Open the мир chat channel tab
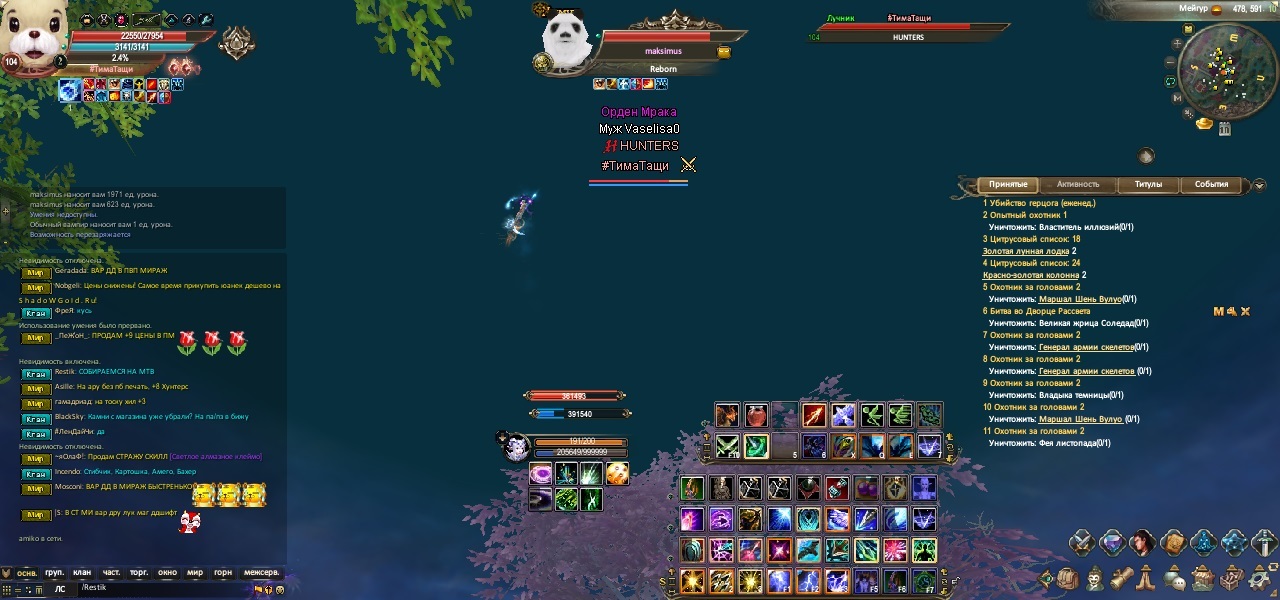The width and height of the screenshot is (1280, 600). tap(194, 573)
